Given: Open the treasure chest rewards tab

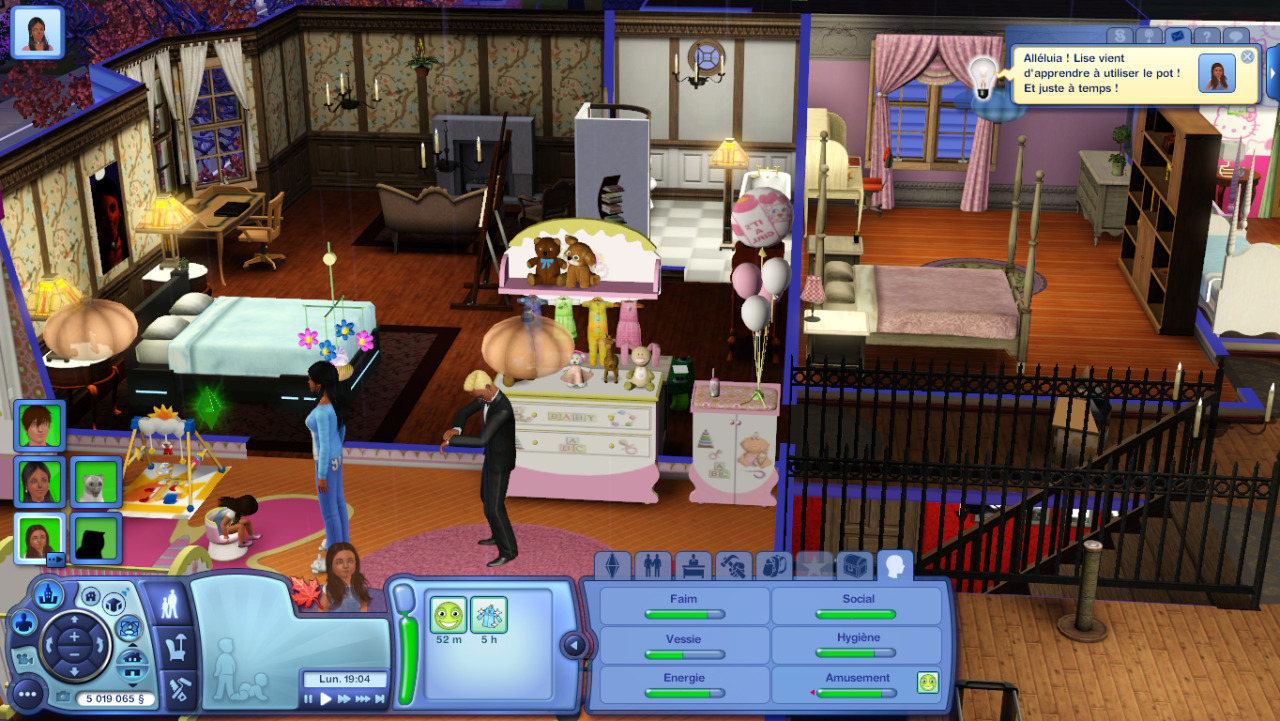Looking at the screenshot, I should pos(855,566).
